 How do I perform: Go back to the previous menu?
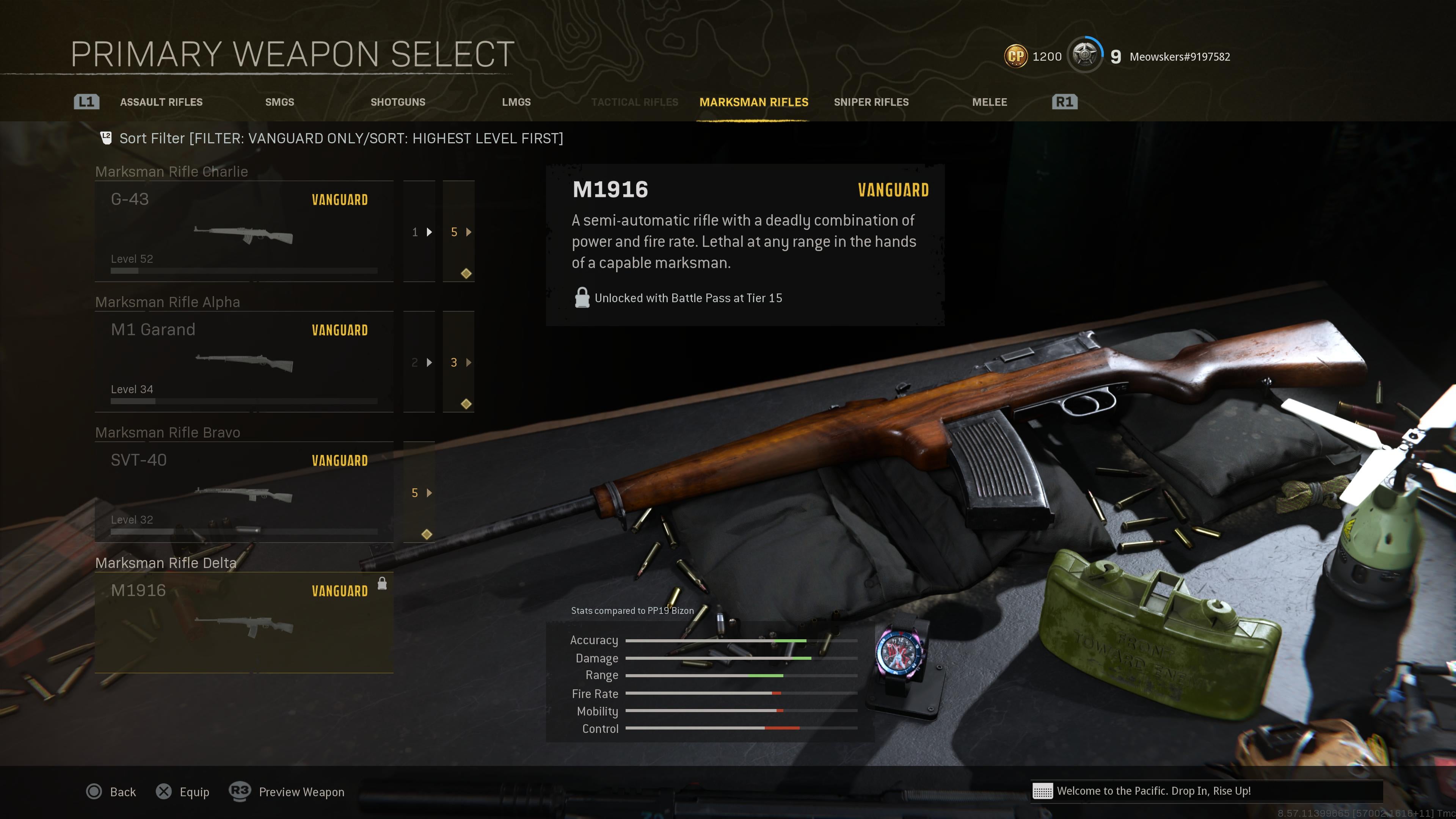(111, 792)
